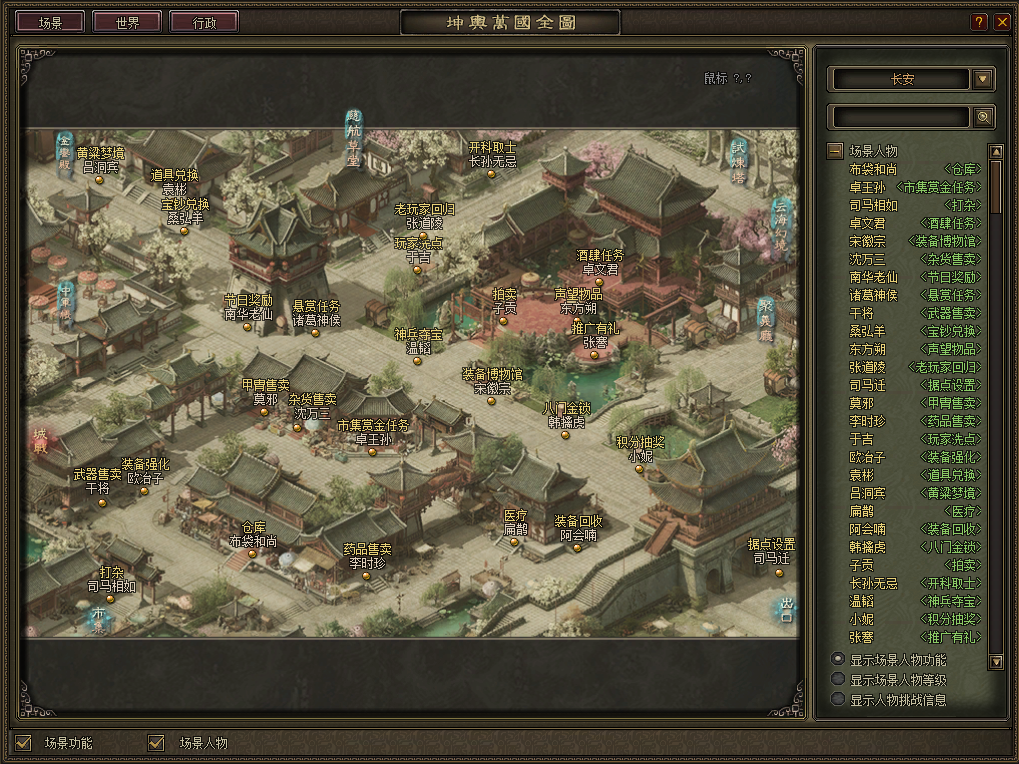Enable 显示人物挑战信息 radio option
The width and height of the screenshot is (1019, 764).
(x=838, y=699)
